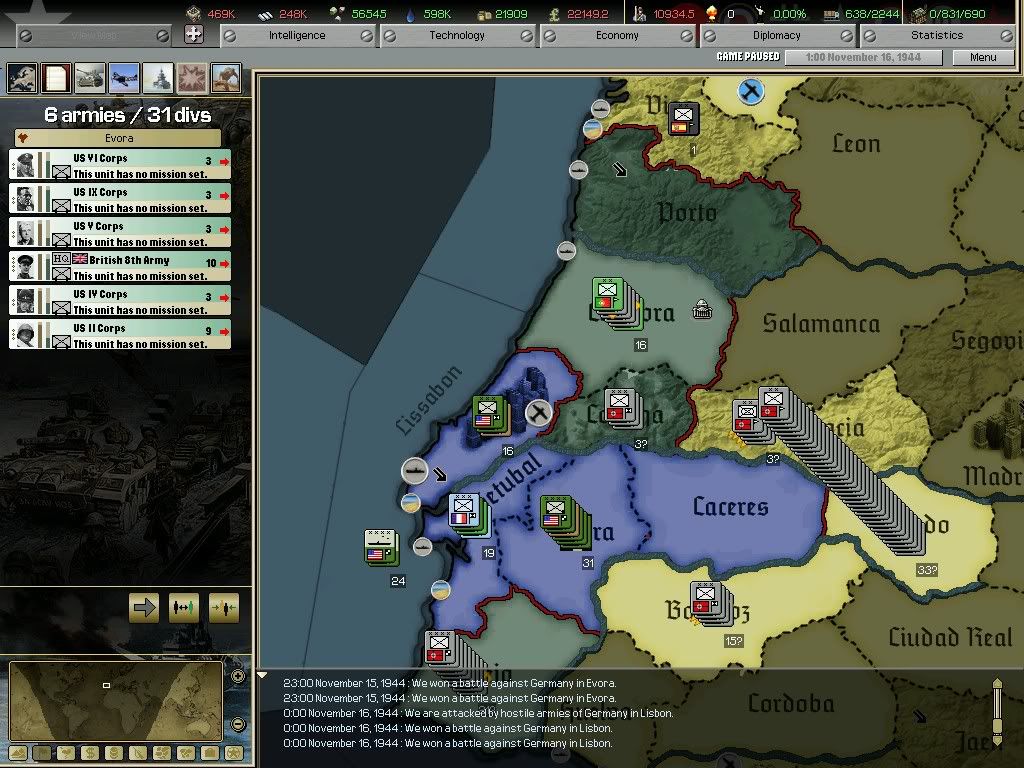1024x768 pixels.
Task: Zoom in with the minimap plus button
Action: click(238, 676)
